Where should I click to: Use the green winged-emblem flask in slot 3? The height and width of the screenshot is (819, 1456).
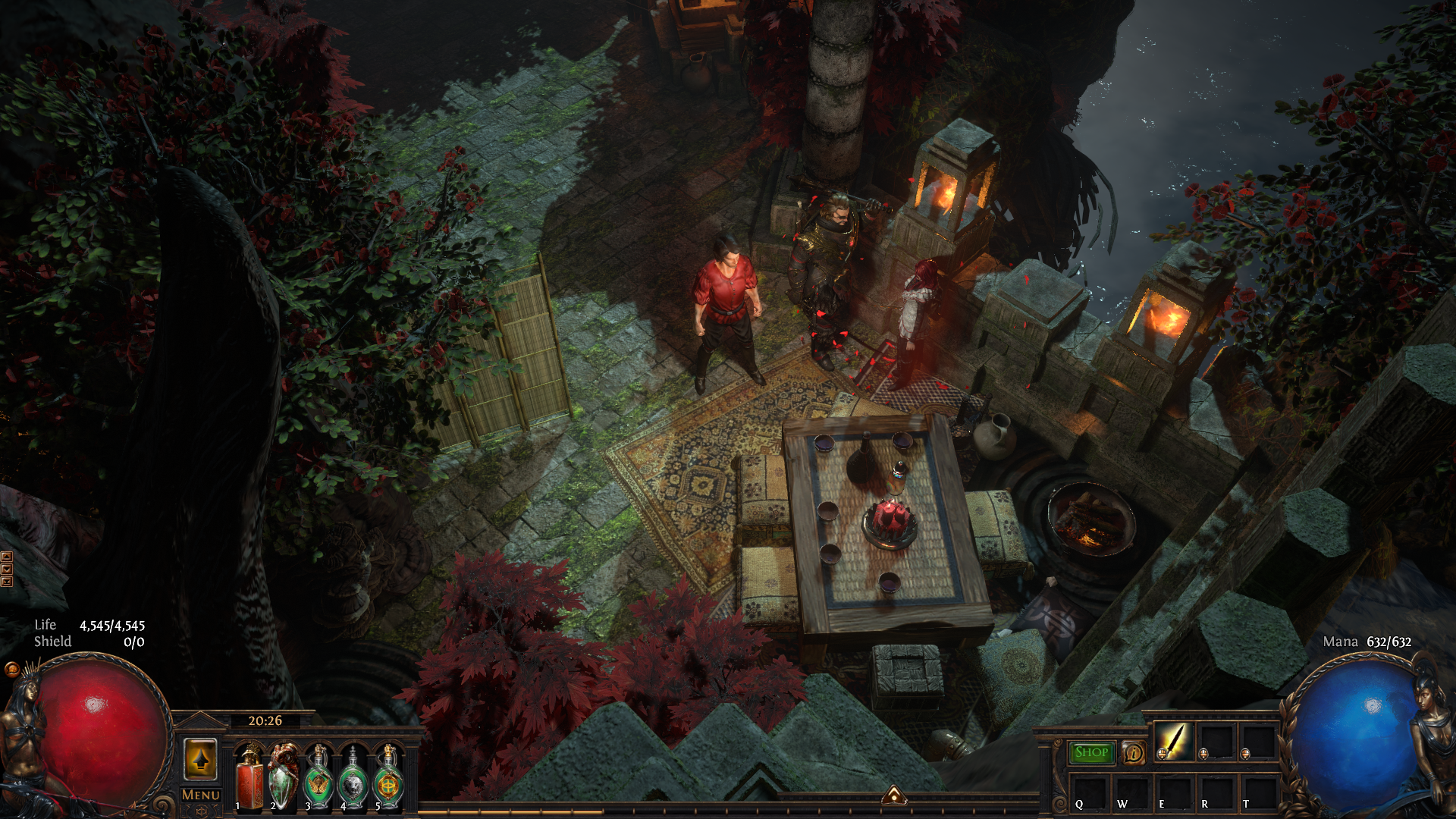[318, 779]
